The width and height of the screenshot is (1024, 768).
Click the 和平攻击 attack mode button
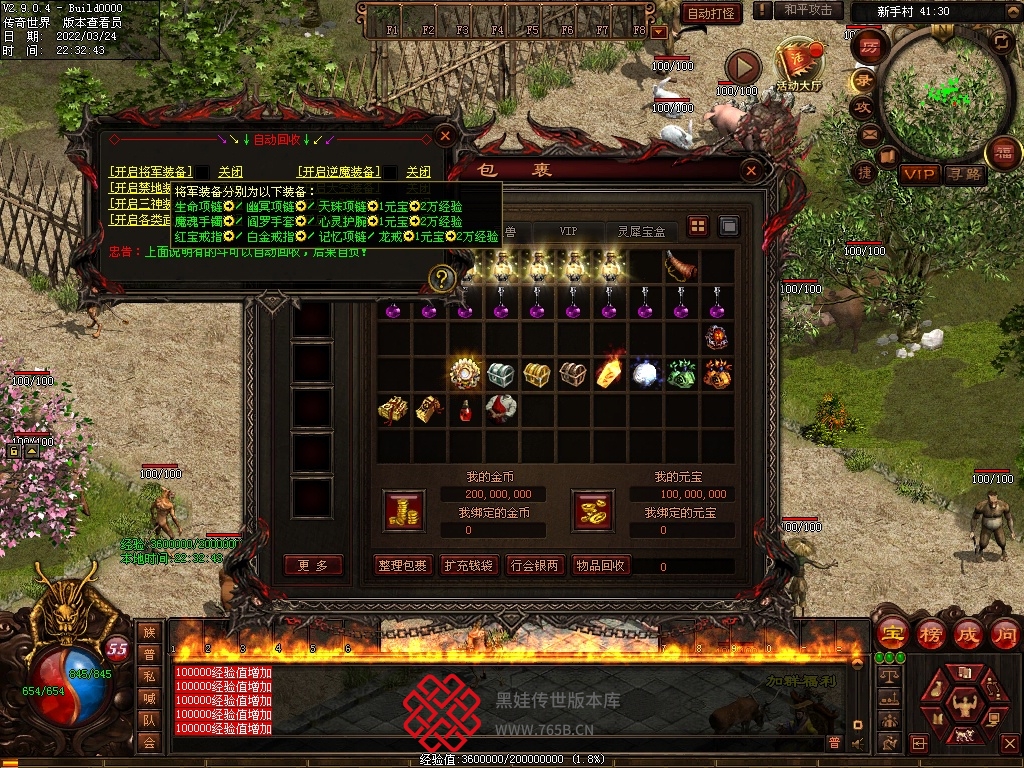tap(808, 10)
